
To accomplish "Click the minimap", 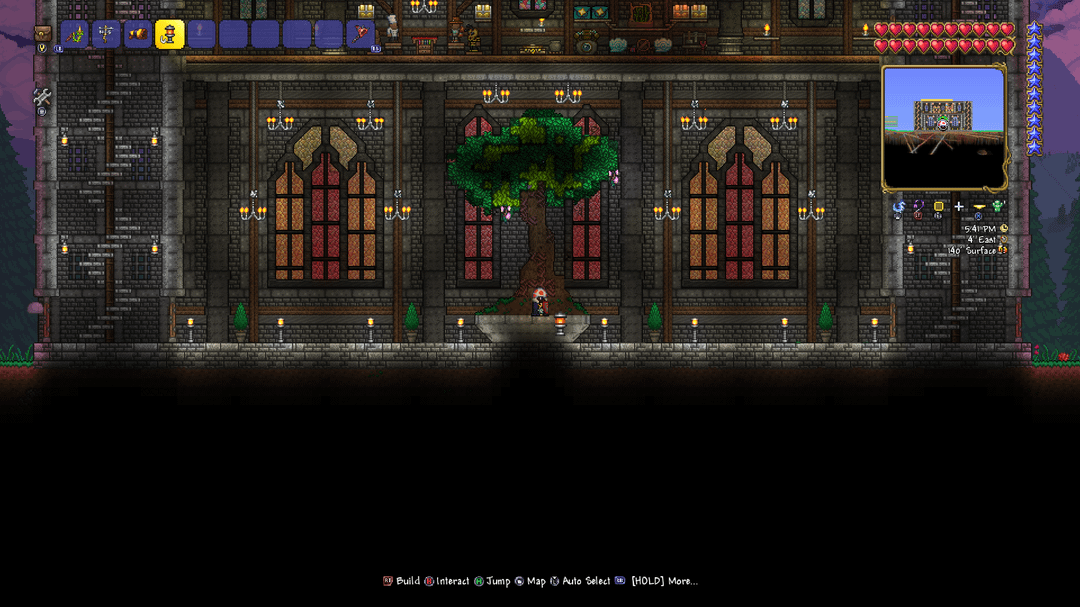I will point(943,127).
